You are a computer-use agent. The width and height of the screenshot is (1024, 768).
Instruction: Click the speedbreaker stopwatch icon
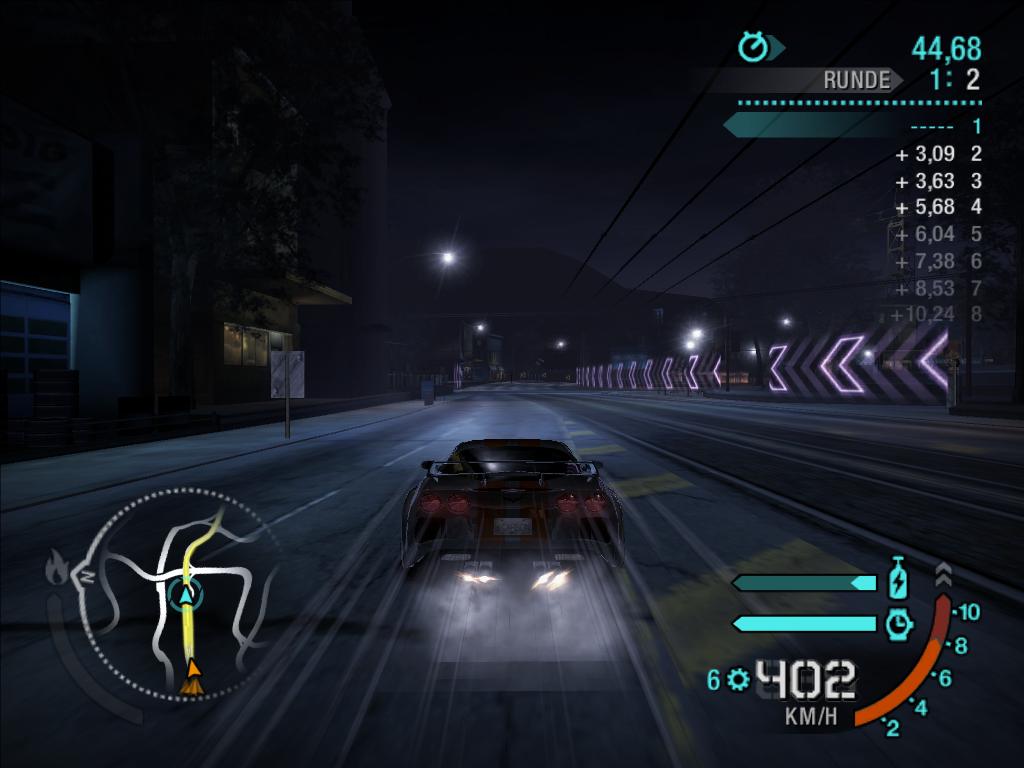(x=899, y=624)
